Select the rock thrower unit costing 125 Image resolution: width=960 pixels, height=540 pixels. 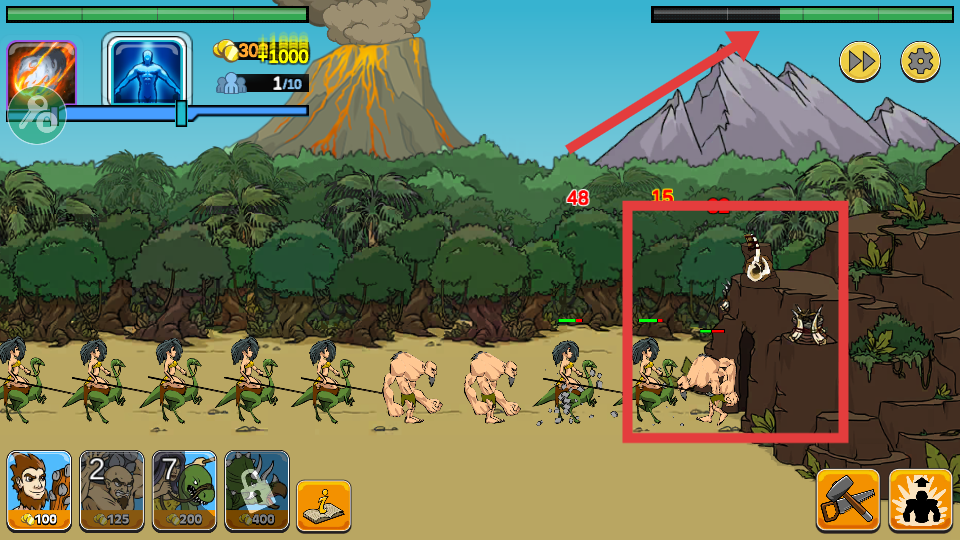coord(112,490)
